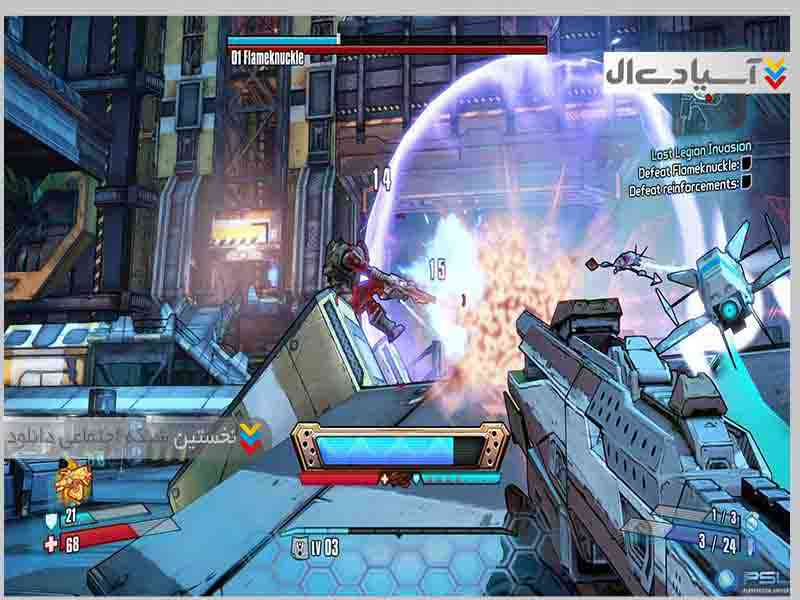The width and height of the screenshot is (800, 600).
Task: Click the Flameknuckle boss name label
Action: tap(267, 58)
